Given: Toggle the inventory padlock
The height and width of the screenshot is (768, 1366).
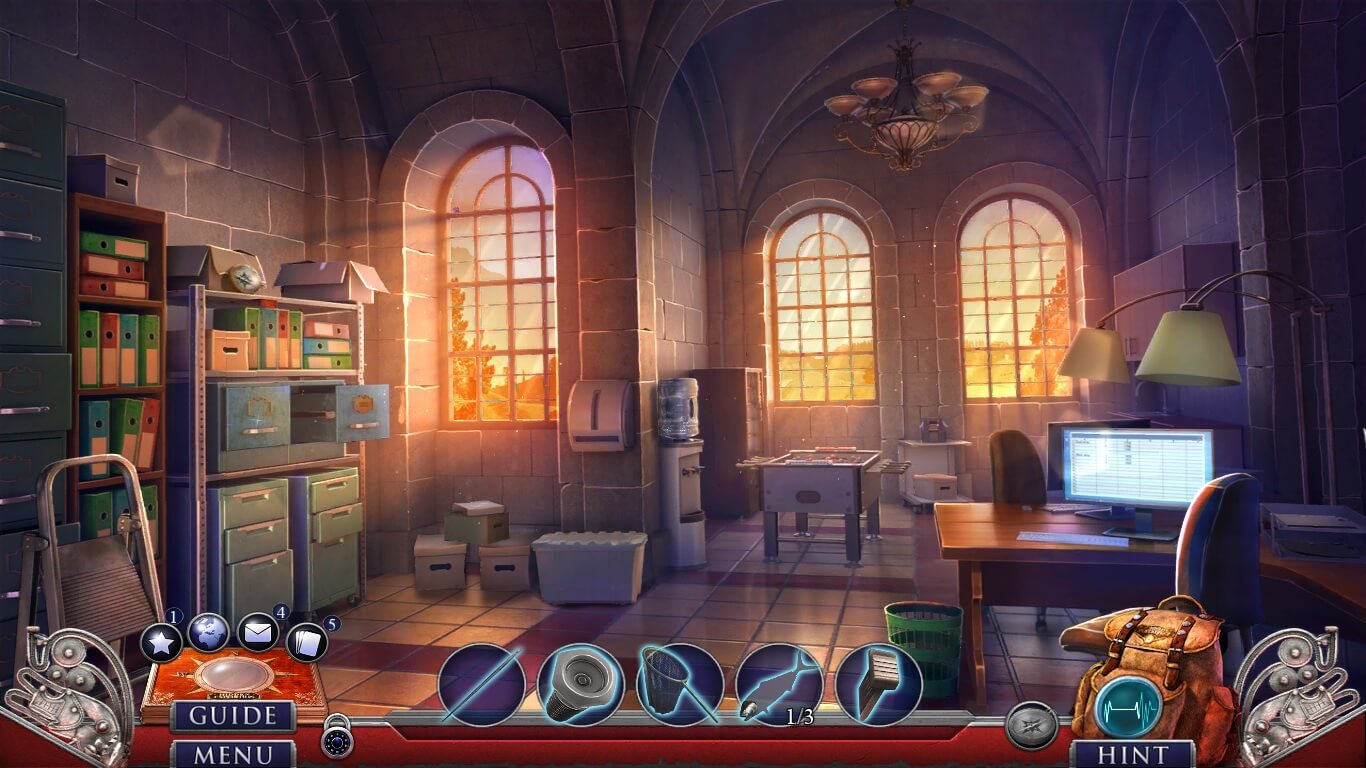Looking at the screenshot, I should (336, 738).
